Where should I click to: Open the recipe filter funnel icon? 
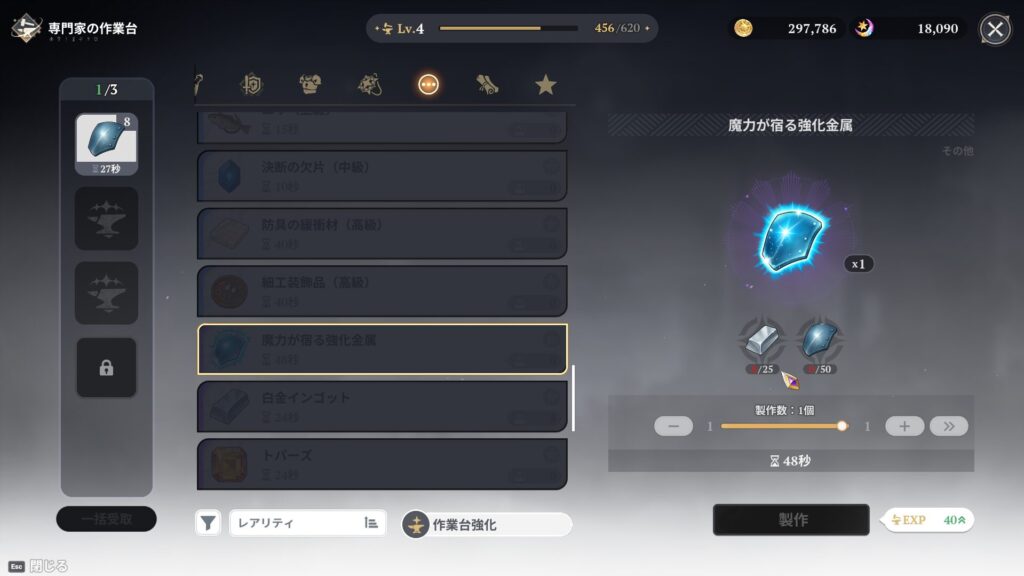208,522
